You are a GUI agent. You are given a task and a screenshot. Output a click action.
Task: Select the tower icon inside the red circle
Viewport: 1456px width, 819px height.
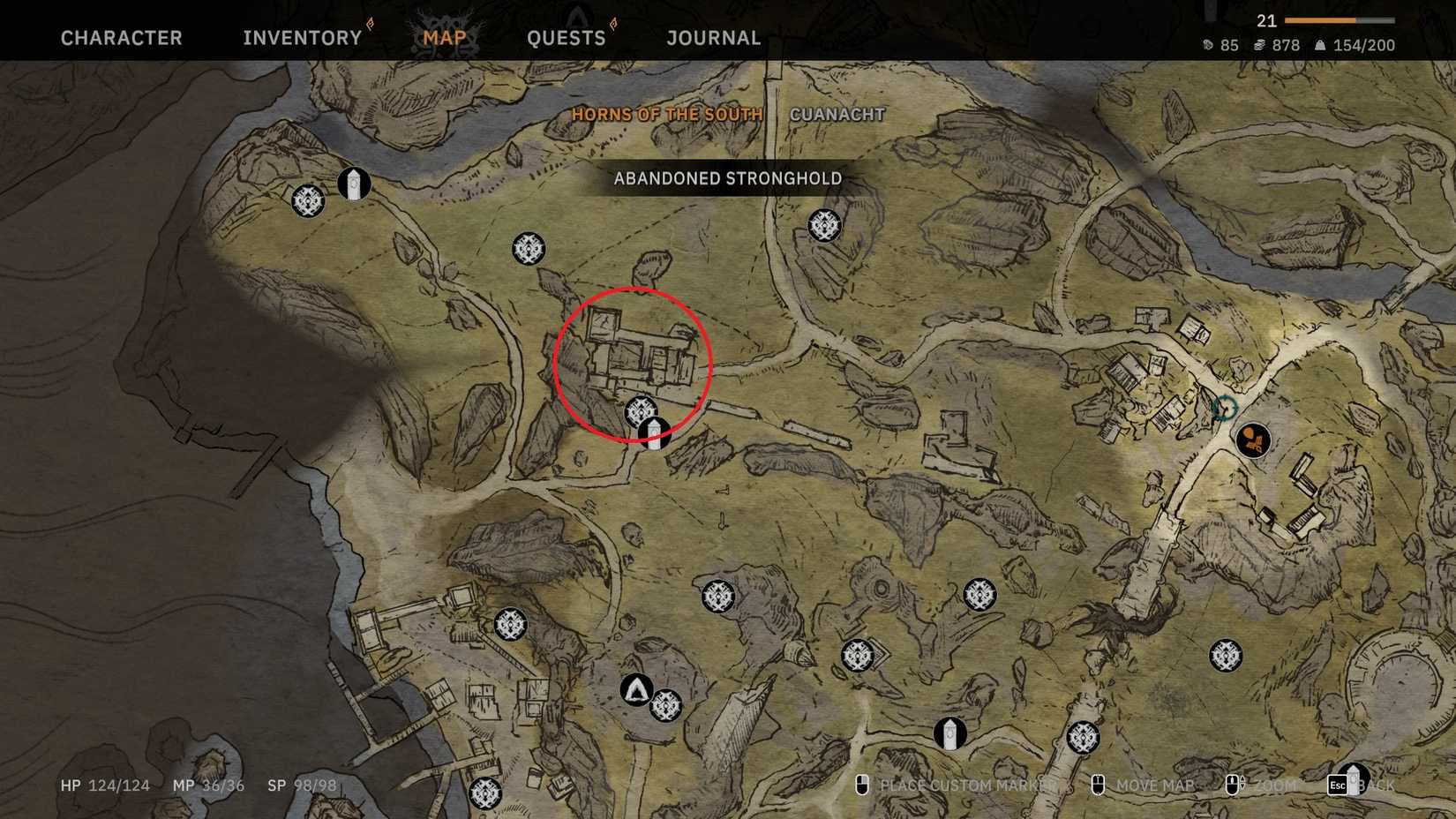point(653,434)
